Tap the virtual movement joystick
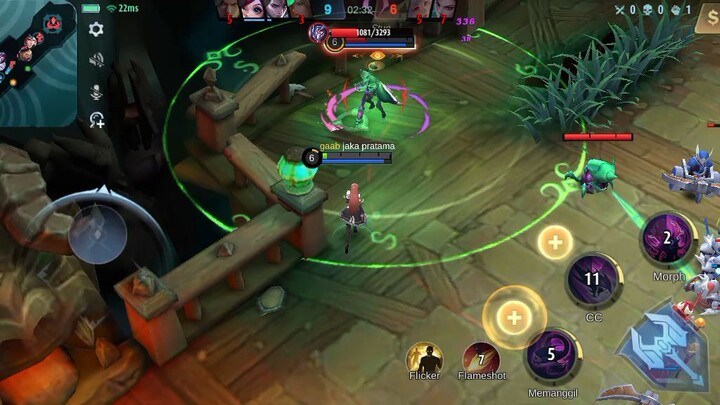 (x=98, y=233)
